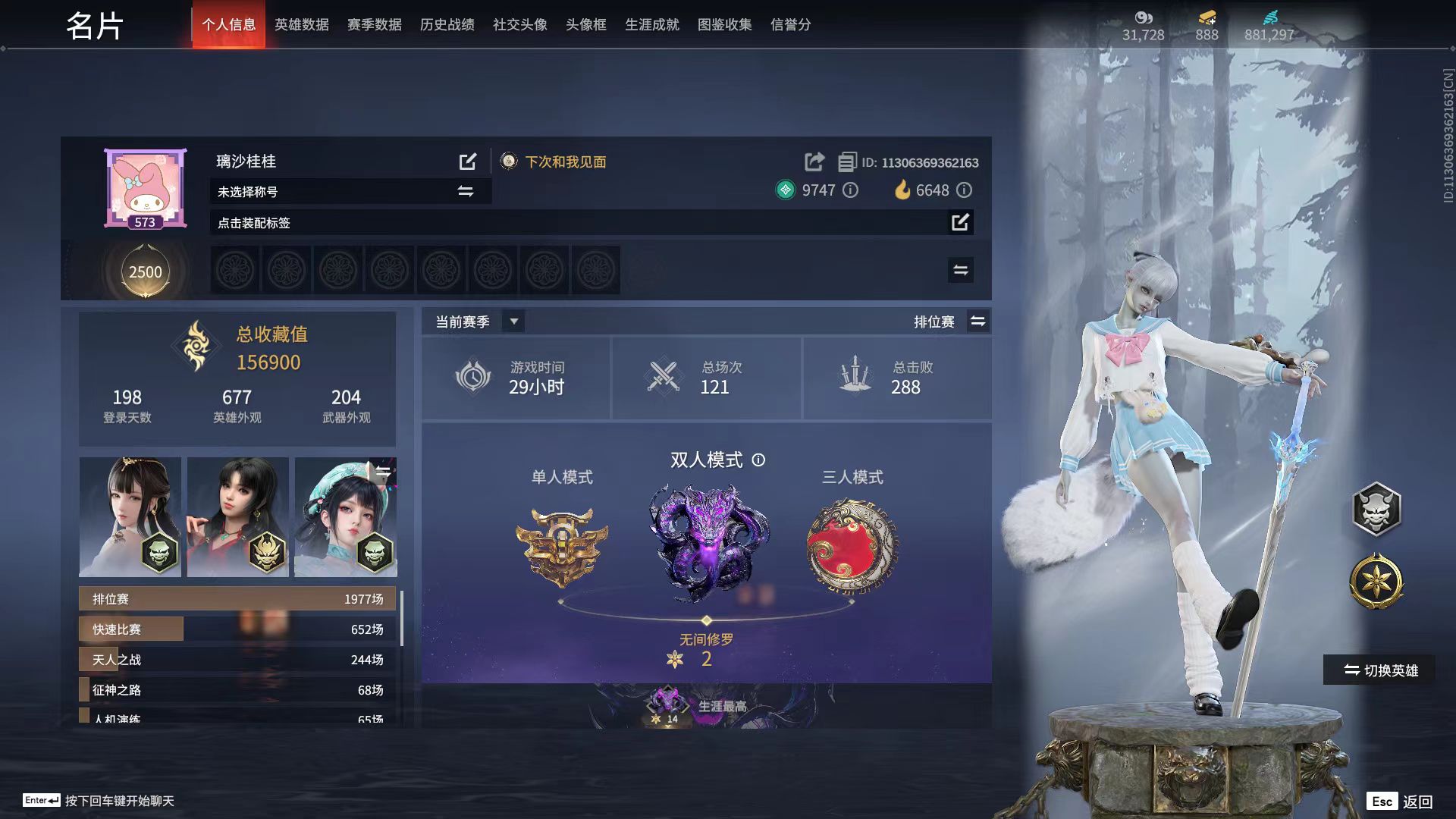Edit the tag via 点击装配标签 pencil icon
Screen dimensions: 1456x819
960,222
